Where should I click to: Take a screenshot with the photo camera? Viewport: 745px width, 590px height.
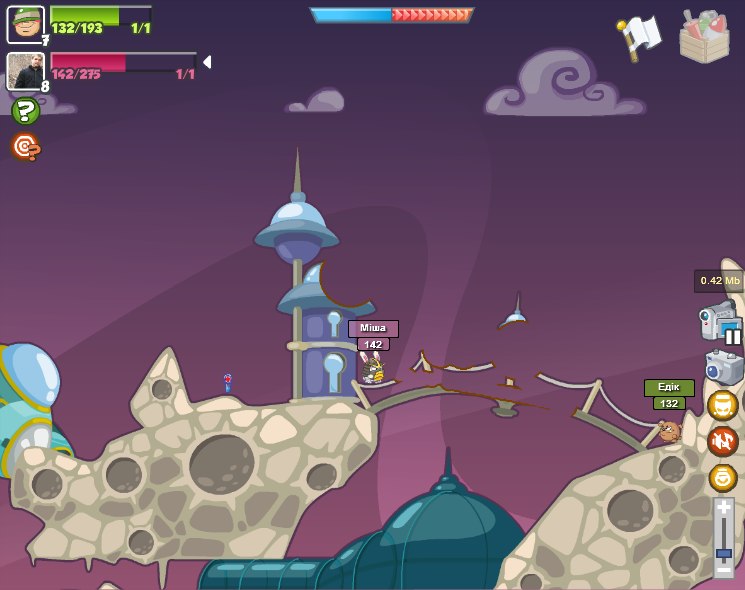[723, 367]
